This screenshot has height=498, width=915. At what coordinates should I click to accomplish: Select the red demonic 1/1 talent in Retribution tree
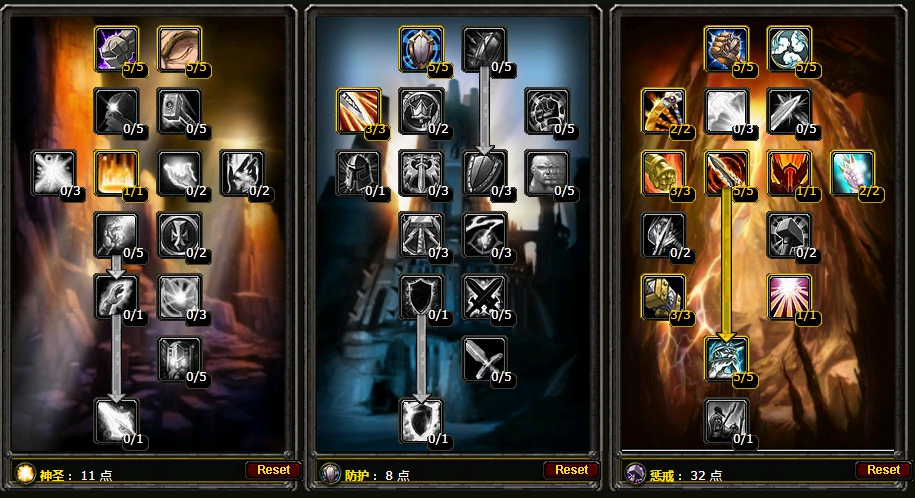(x=790, y=173)
